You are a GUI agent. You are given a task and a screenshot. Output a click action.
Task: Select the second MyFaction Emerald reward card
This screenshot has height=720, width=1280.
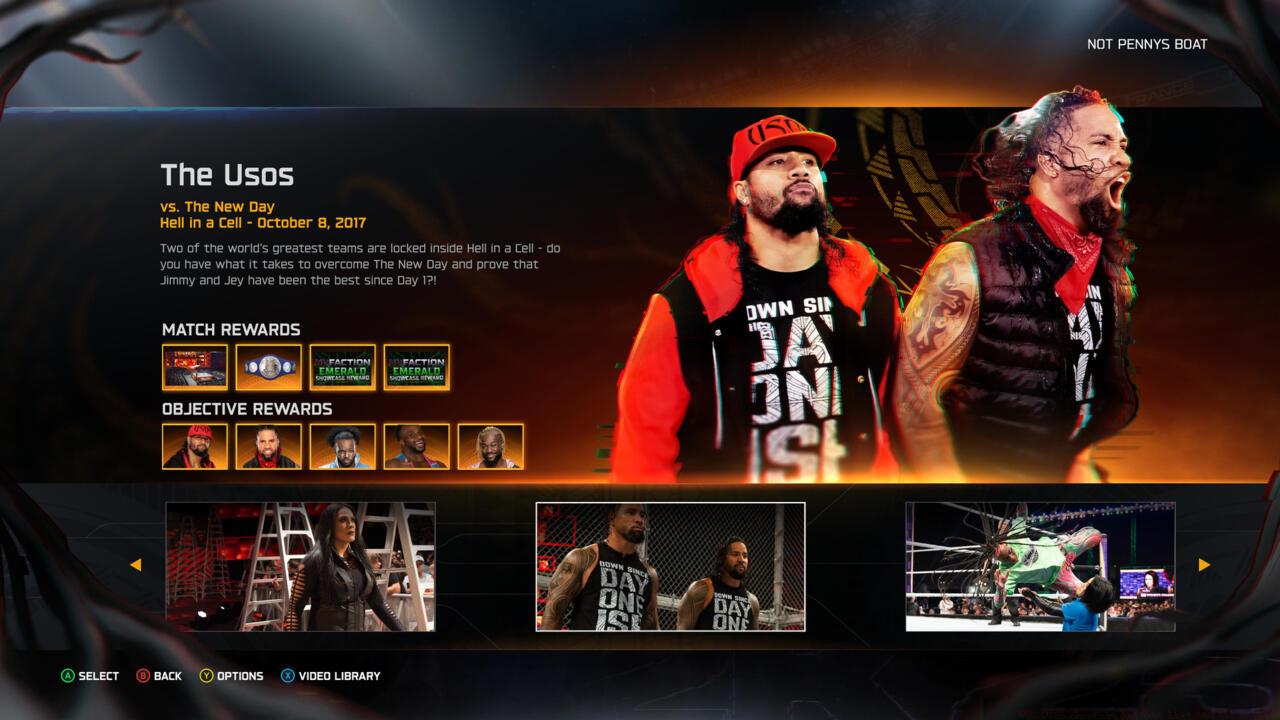(x=416, y=367)
